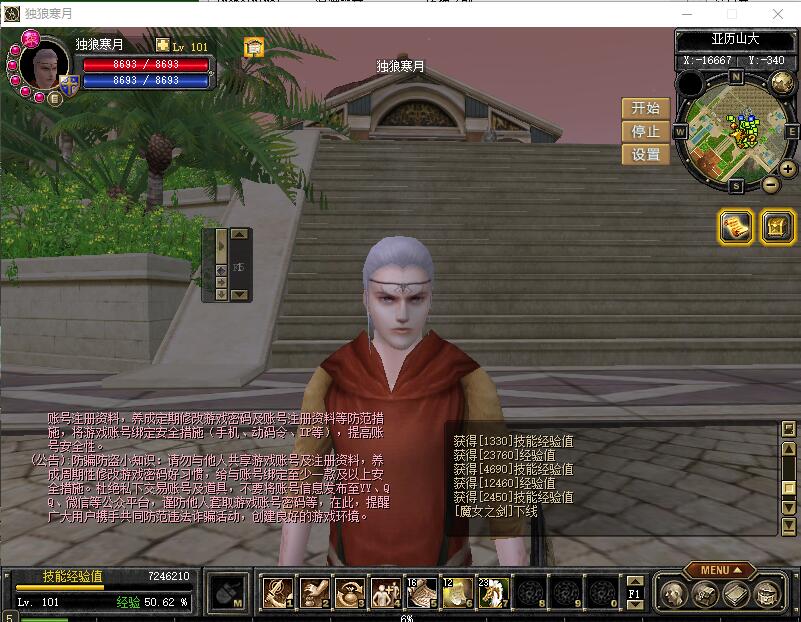
Task: Close the game window
Action: pyautogui.click(x=779, y=14)
